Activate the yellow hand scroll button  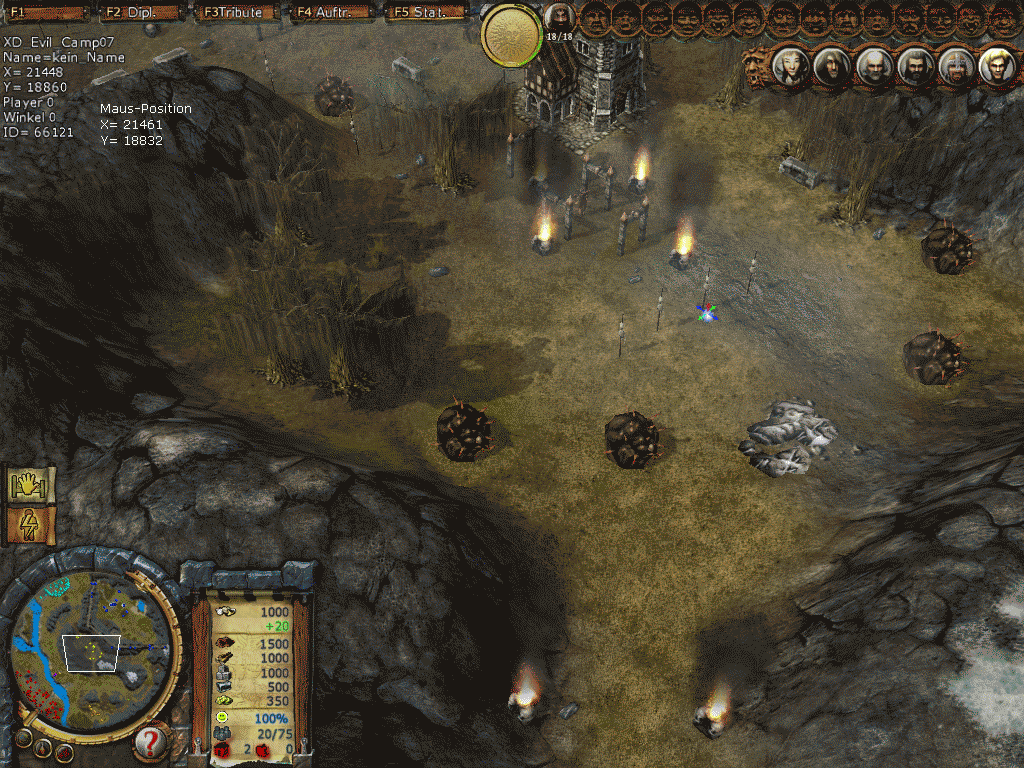pos(29,485)
